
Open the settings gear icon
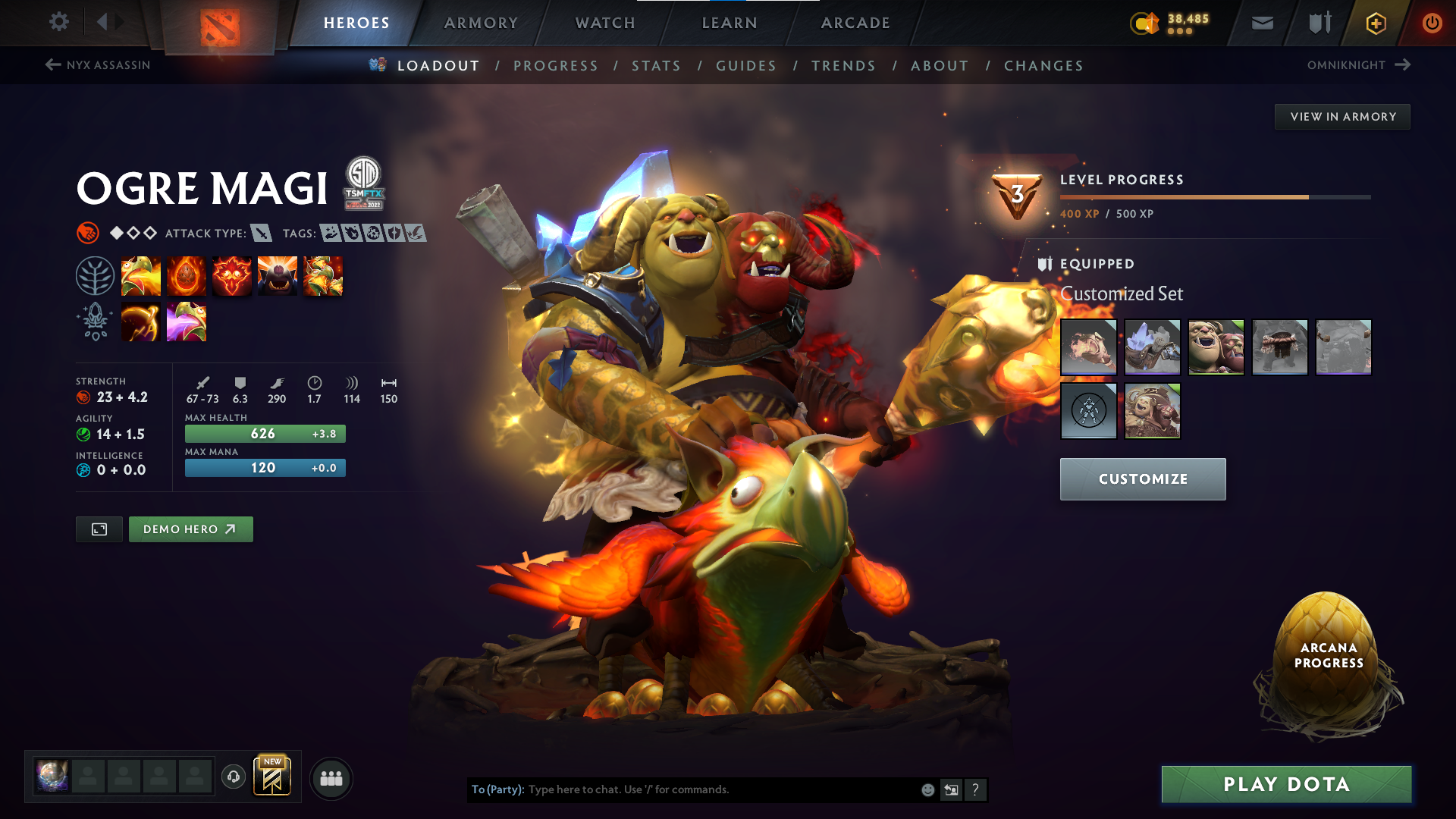(x=59, y=22)
